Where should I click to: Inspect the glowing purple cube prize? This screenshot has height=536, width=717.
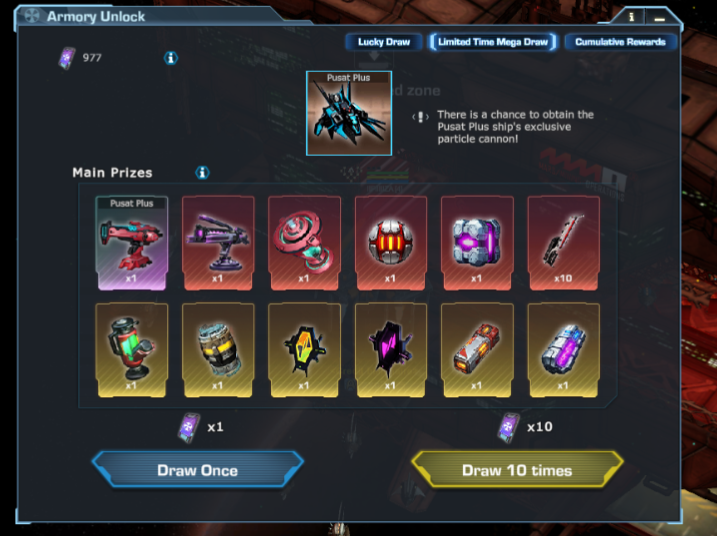[477, 241]
